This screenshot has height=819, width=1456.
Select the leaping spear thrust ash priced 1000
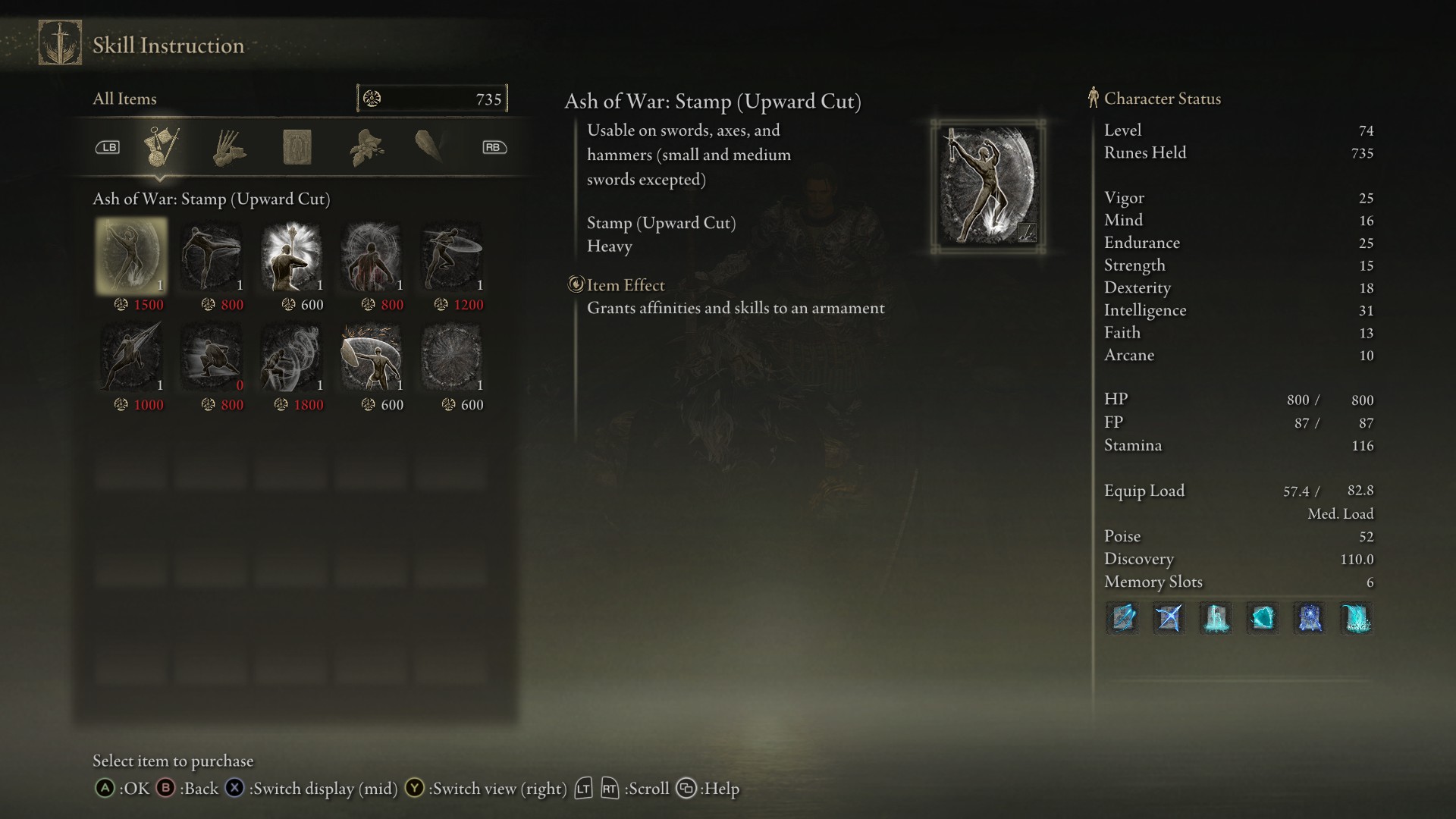[x=131, y=356]
